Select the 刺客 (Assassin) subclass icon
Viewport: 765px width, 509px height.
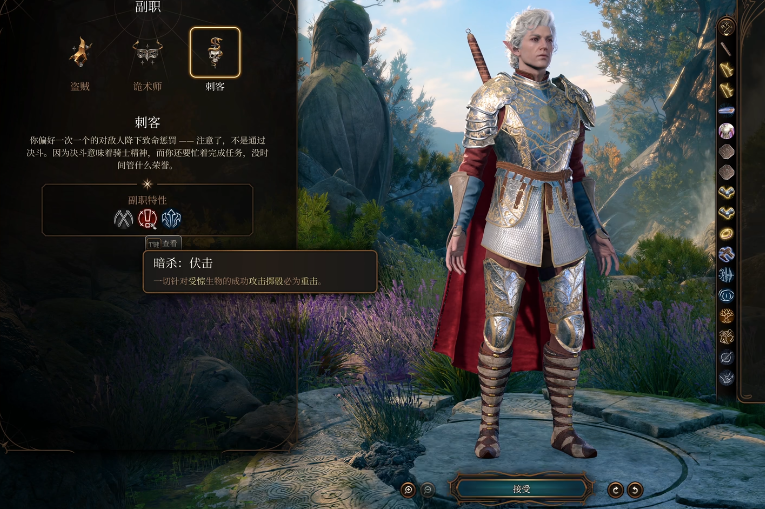pyautogui.click(x=215, y=53)
